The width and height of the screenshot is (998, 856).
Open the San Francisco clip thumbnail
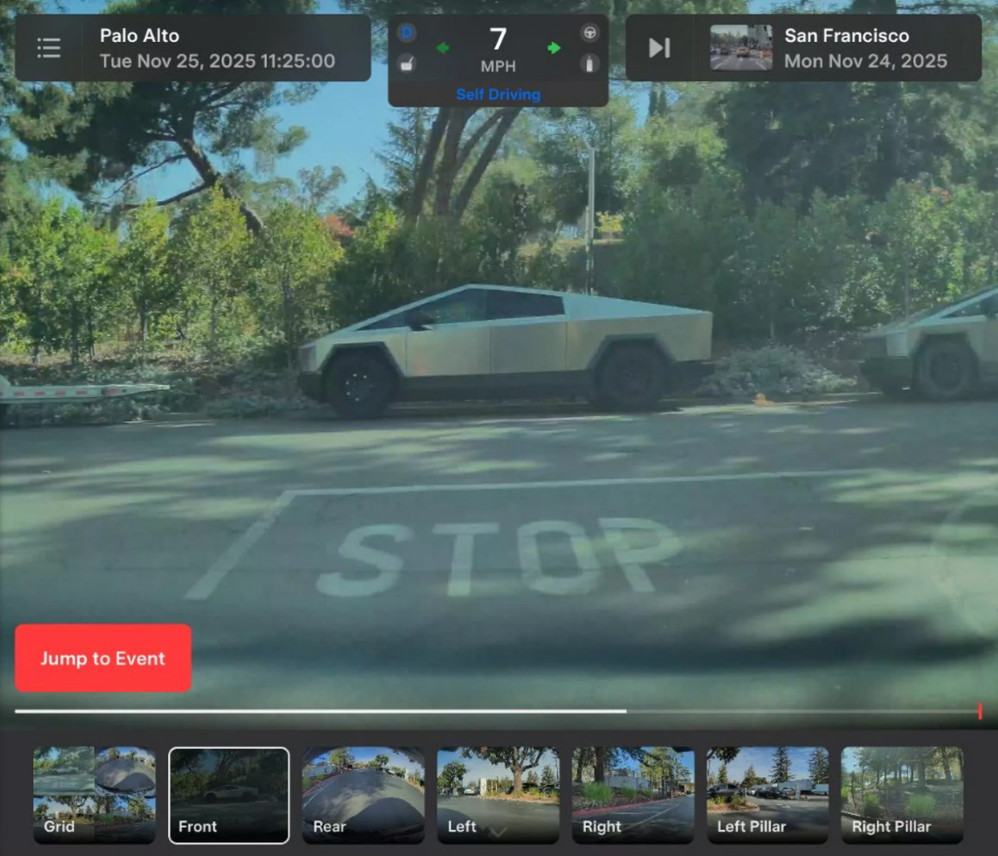[741, 48]
